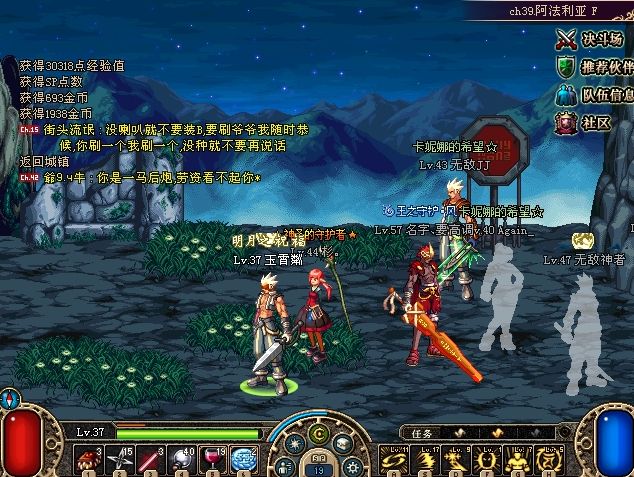
Task: Open the 决斗场 duel arena menu
Action: pyautogui.click(x=594, y=40)
